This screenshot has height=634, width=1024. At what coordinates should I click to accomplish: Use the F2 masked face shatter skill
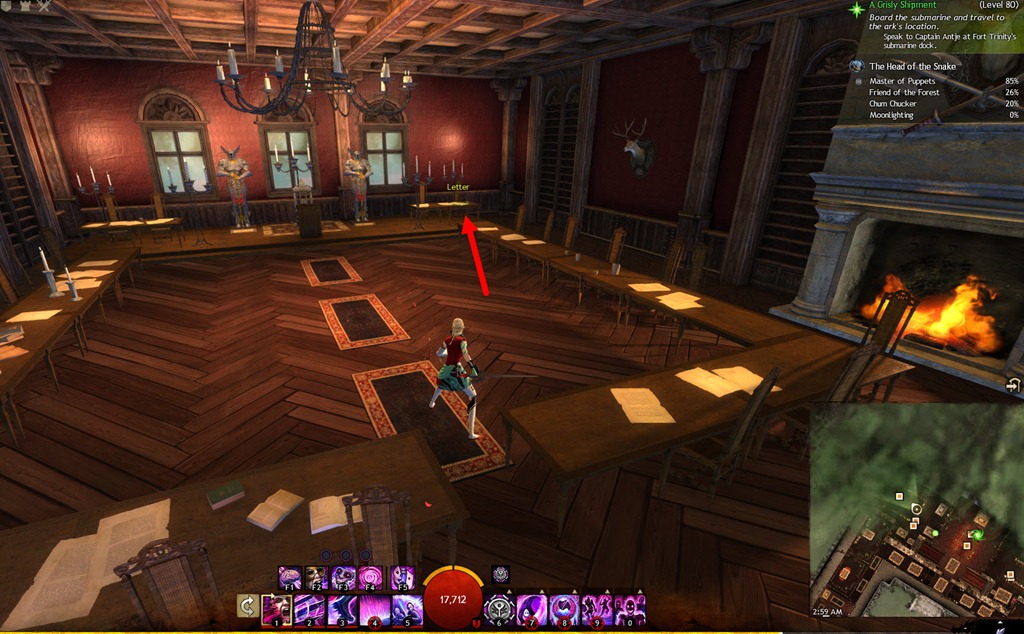coord(317,577)
